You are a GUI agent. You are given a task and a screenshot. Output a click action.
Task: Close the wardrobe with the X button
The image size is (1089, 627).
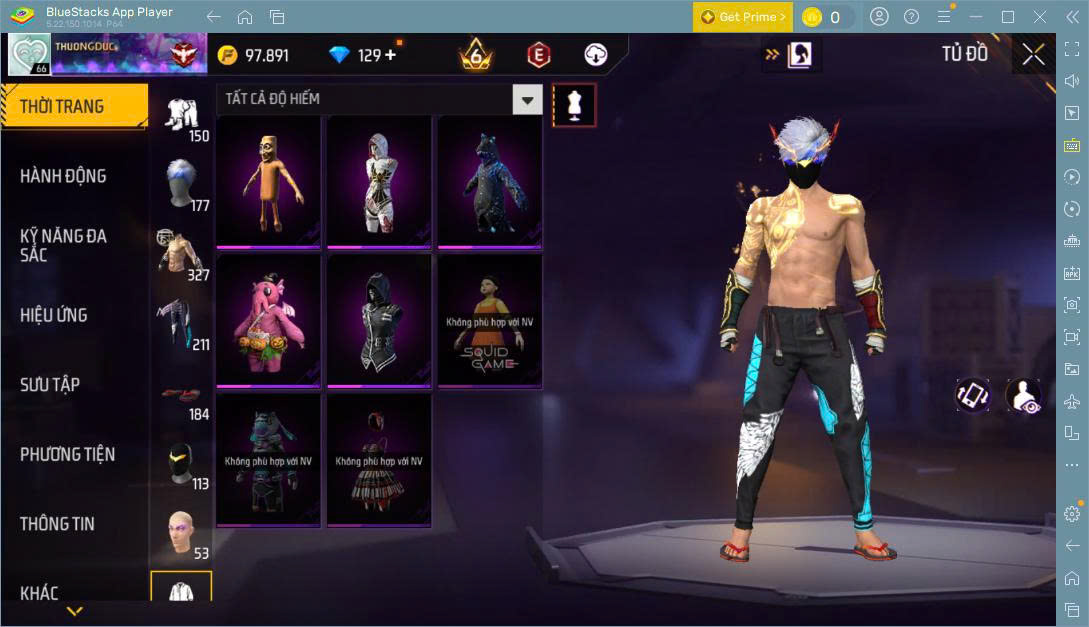[1033, 54]
